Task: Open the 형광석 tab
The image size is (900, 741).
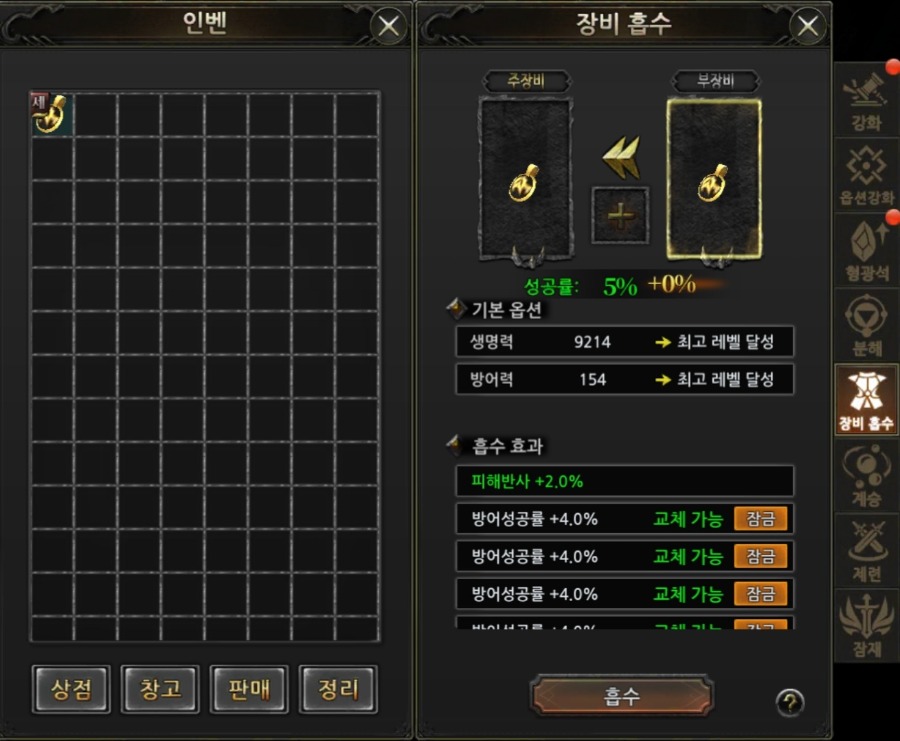Action: pos(866,250)
